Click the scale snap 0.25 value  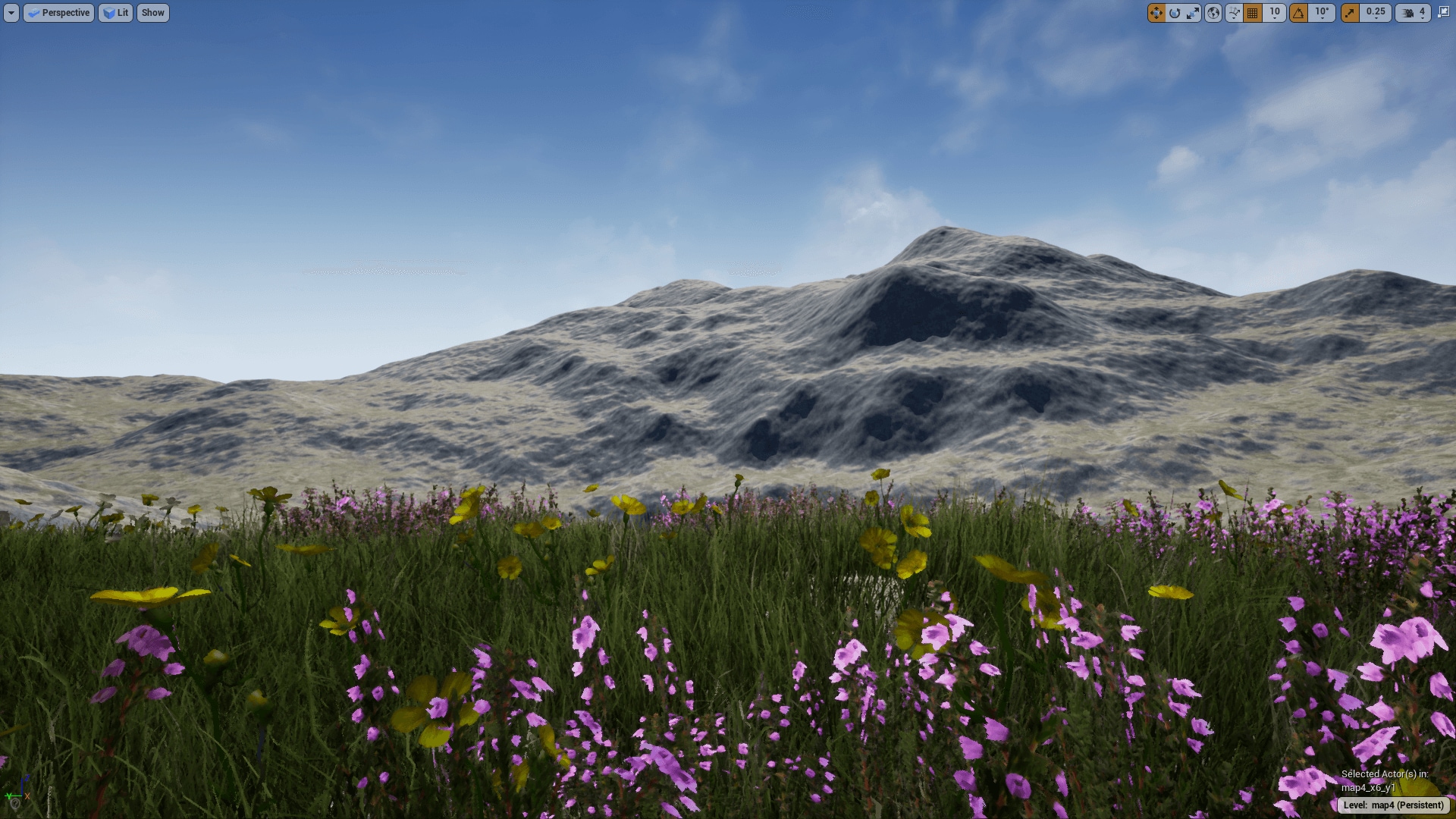click(x=1374, y=12)
